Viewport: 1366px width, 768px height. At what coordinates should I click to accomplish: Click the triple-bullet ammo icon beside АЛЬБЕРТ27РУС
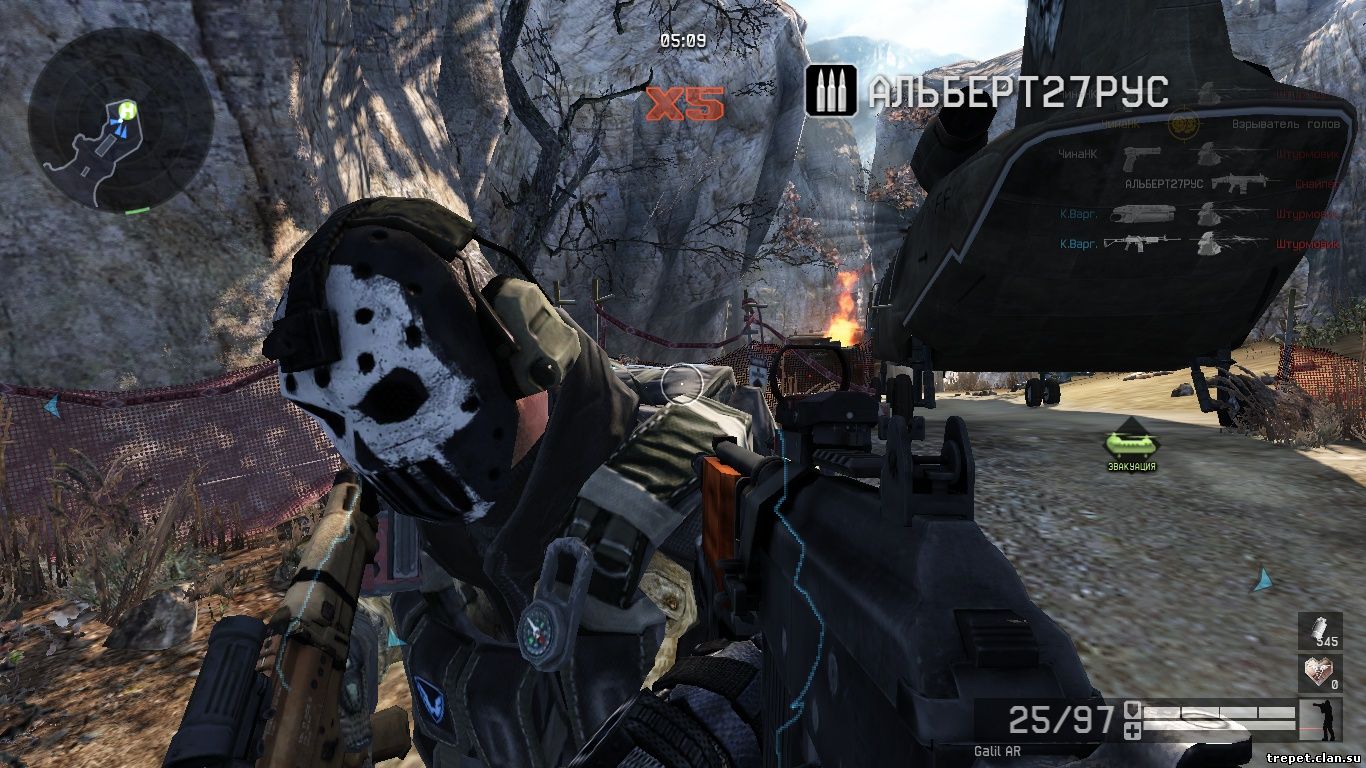pos(830,92)
